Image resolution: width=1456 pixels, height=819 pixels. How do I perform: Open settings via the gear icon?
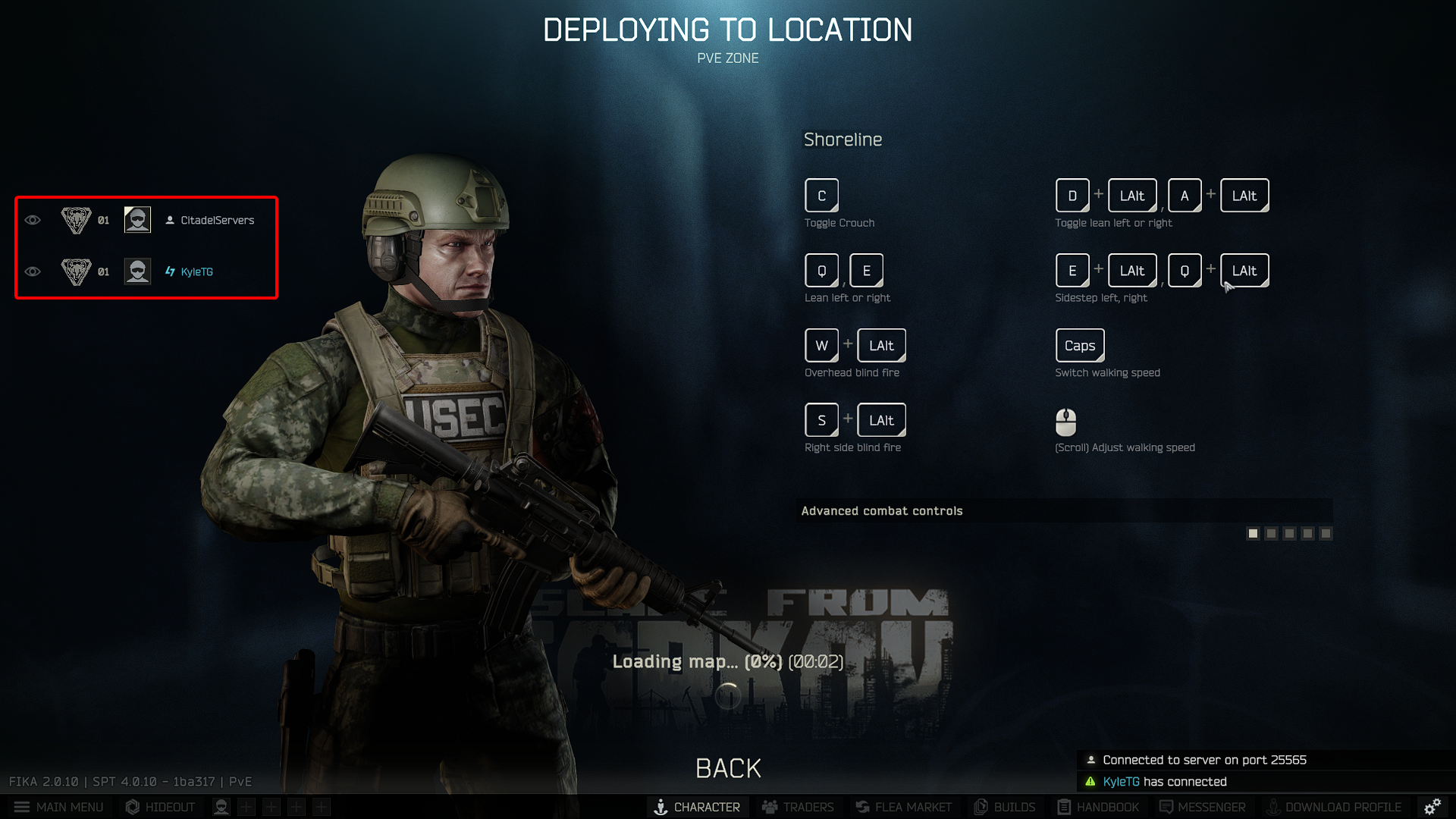pyautogui.click(x=1432, y=807)
